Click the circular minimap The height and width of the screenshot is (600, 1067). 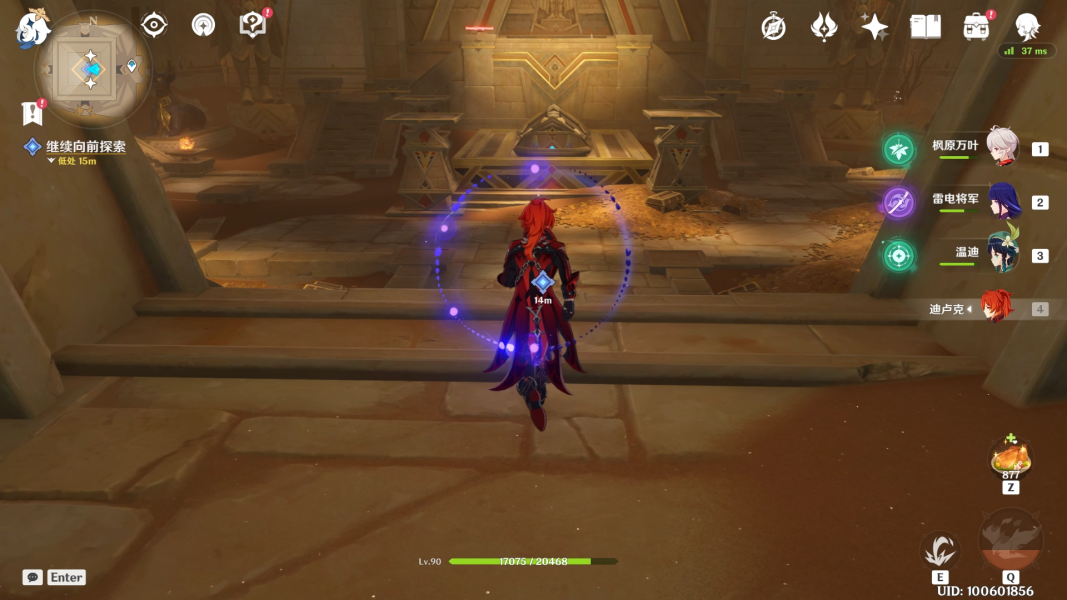pos(91,69)
